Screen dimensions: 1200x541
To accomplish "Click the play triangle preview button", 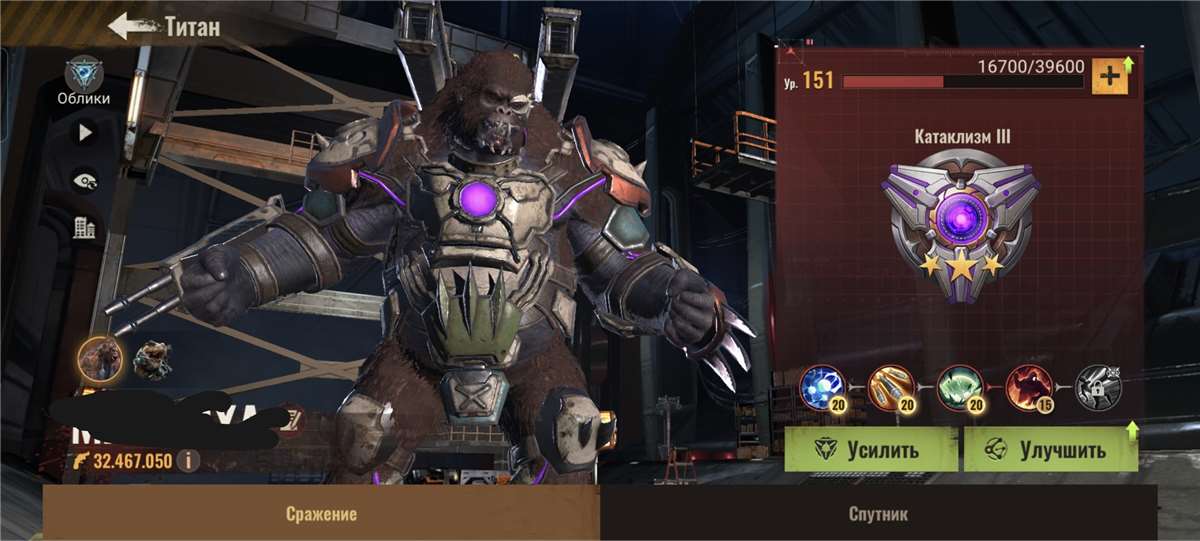I will 84,132.
